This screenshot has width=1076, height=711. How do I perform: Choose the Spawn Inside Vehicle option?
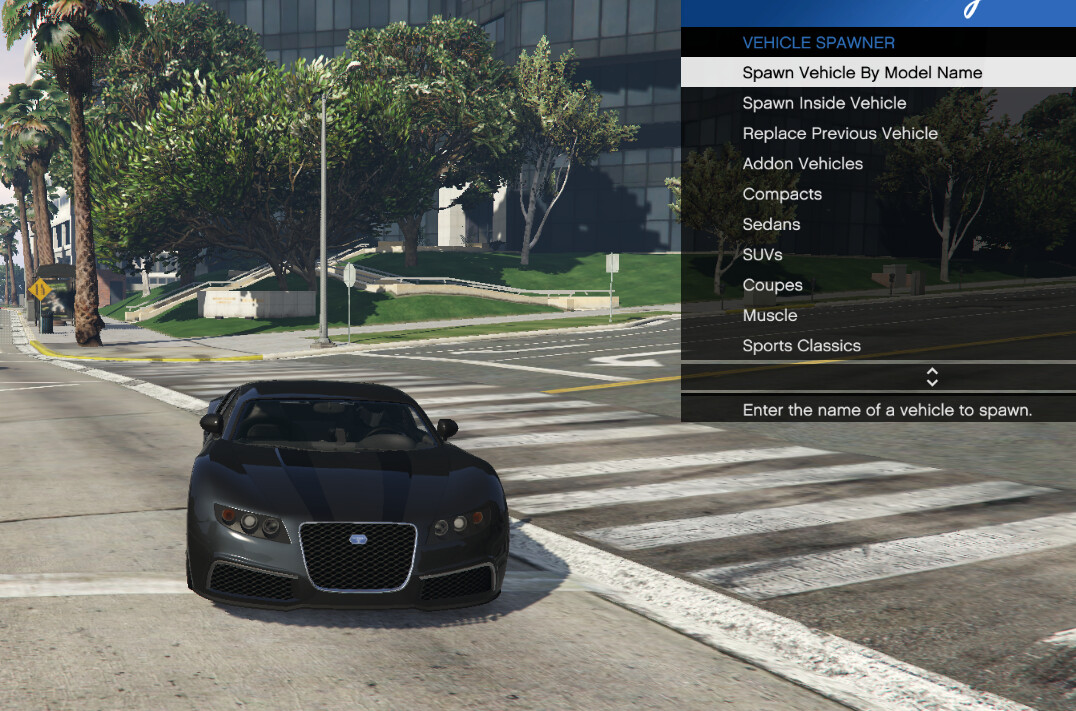[x=824, y=103]
